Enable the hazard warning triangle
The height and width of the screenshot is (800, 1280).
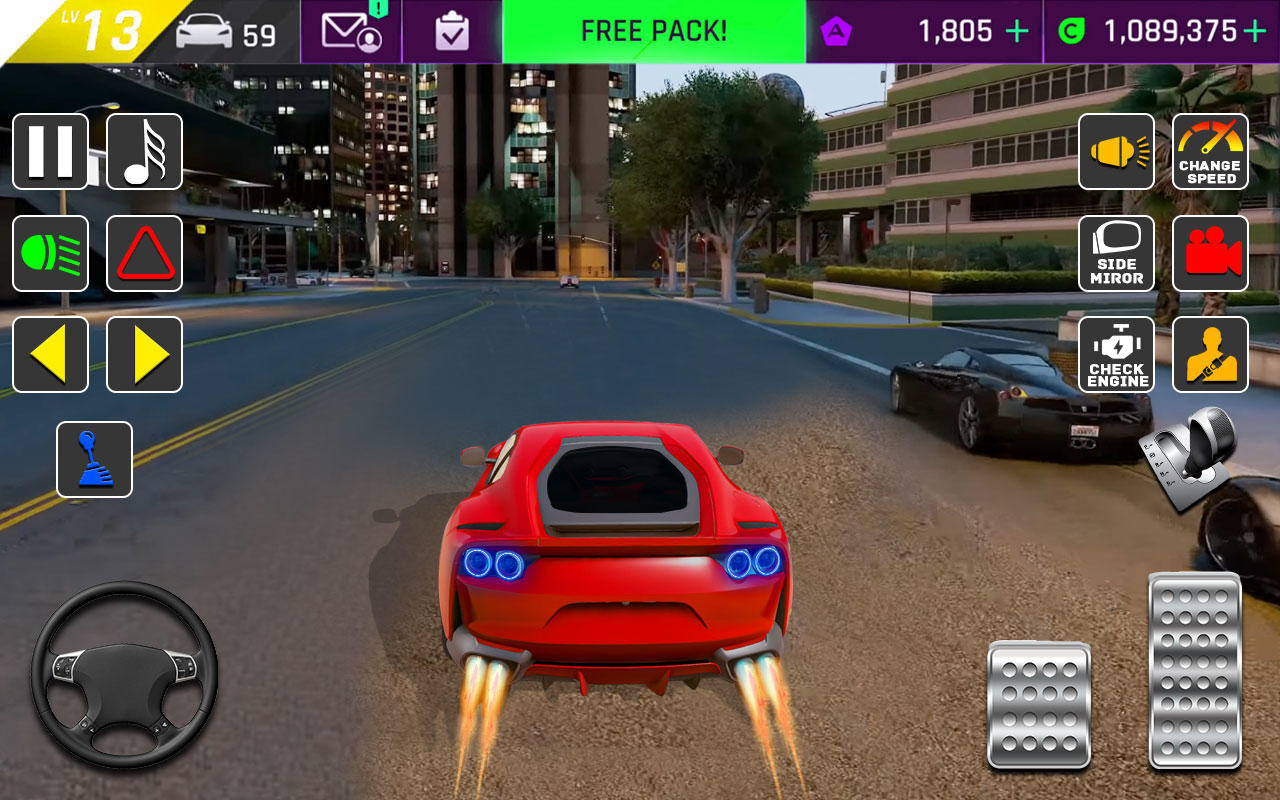click(144, 252)
